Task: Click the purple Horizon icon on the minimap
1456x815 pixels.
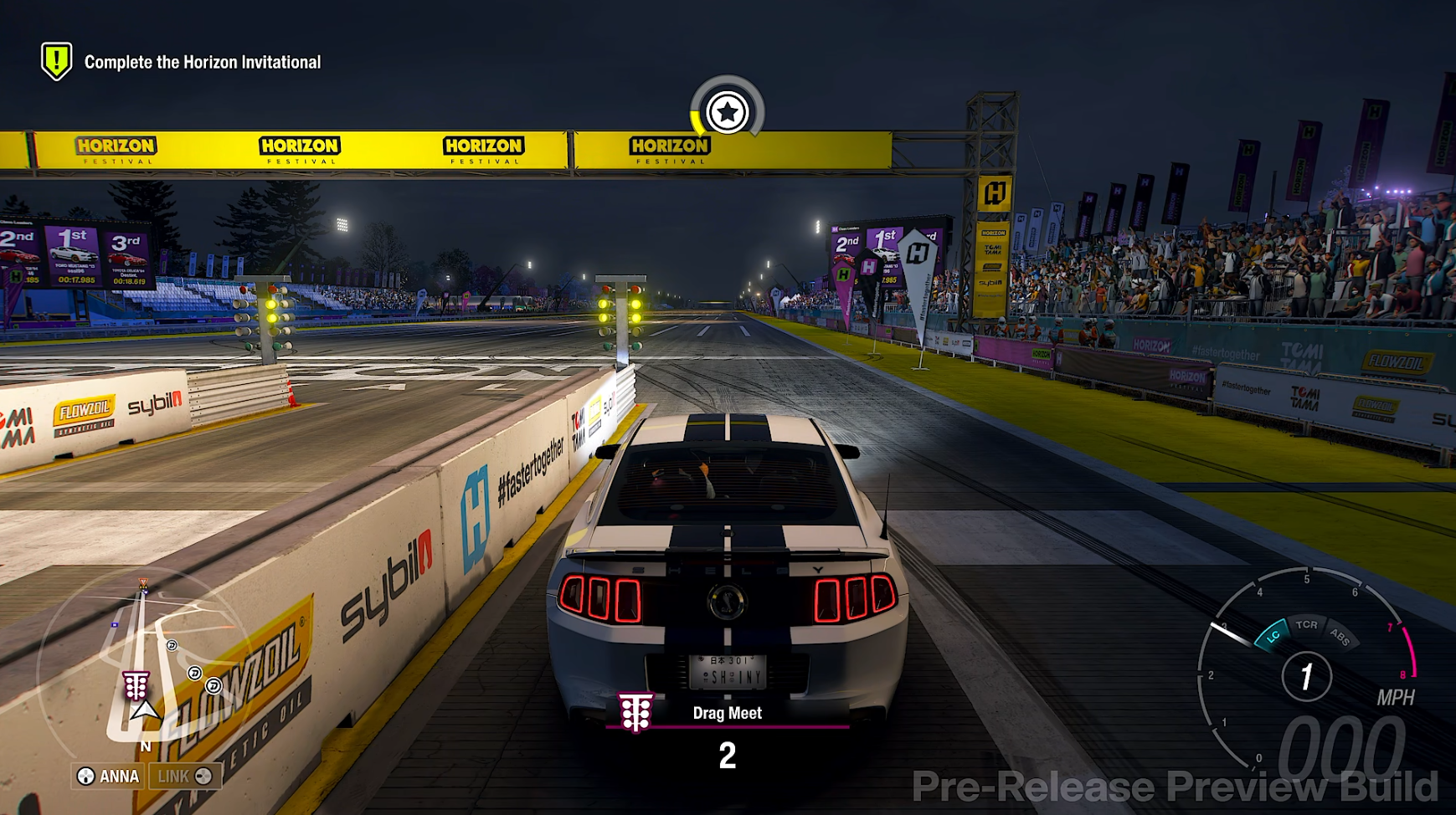Action: (x=144, y=592)
